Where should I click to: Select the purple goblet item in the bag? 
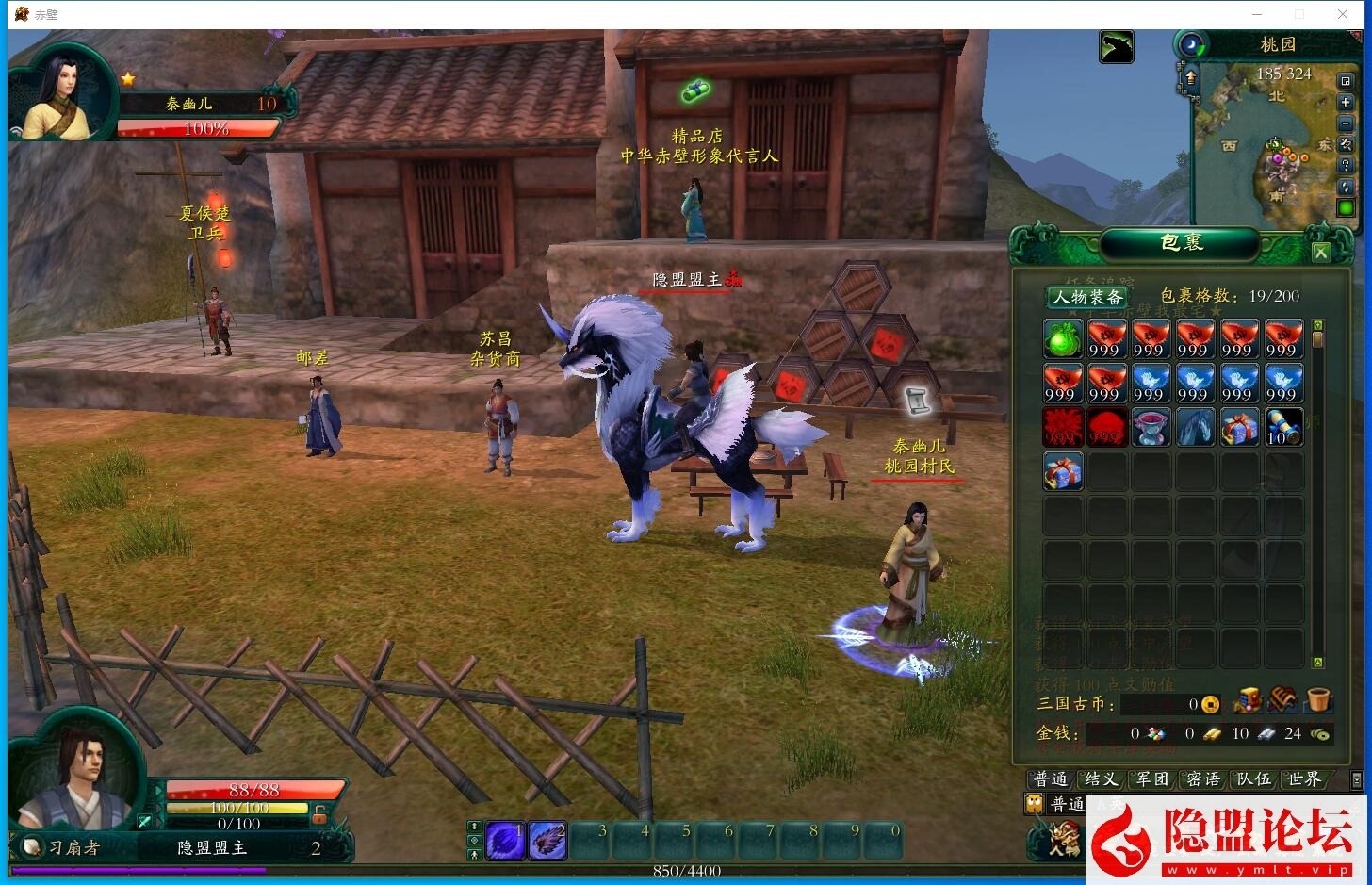coord(1150,427)
